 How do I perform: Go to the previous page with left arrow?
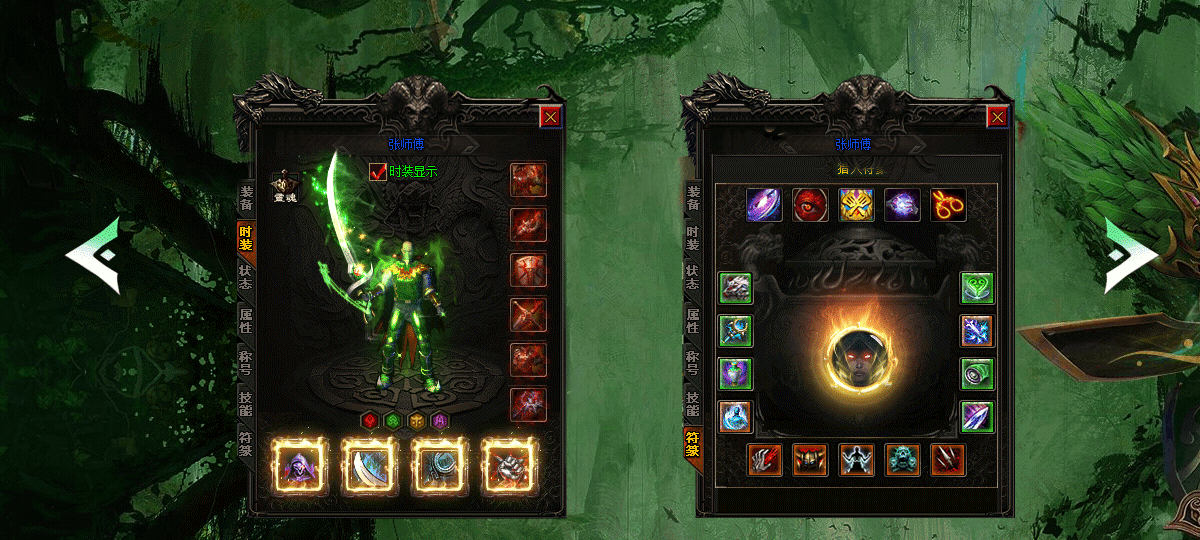point(93,256)
